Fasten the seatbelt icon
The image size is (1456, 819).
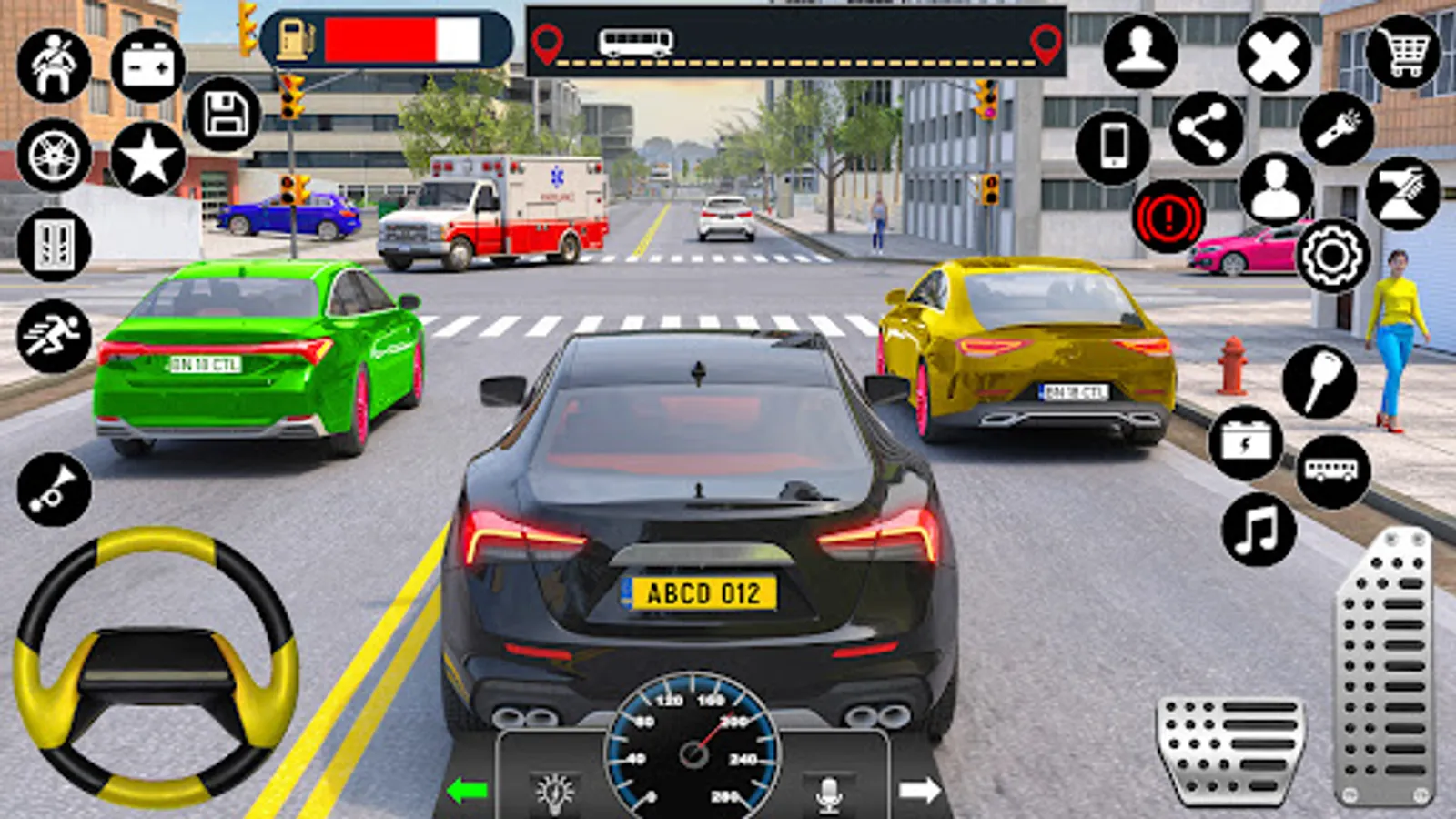[55, 66]
